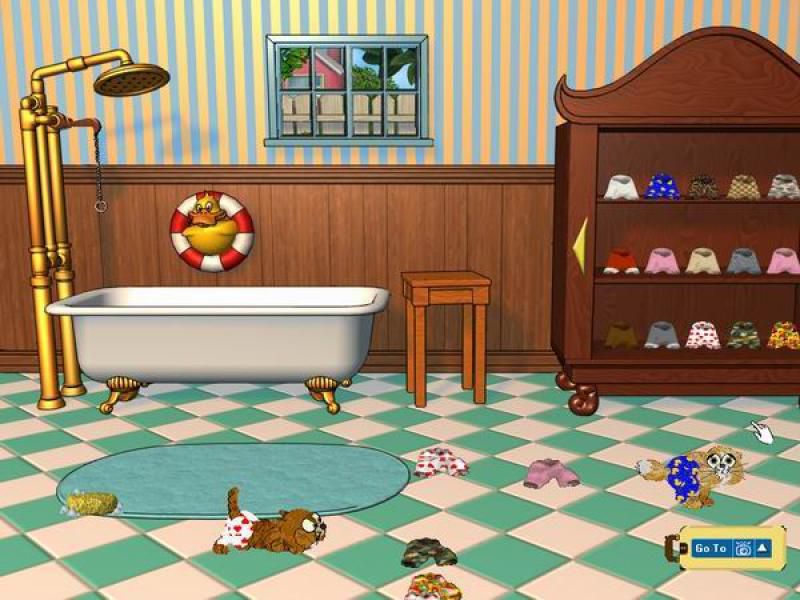Screen dimensions: 800x600
Task: Take a photo with the camera button
Action: [743, 548]
